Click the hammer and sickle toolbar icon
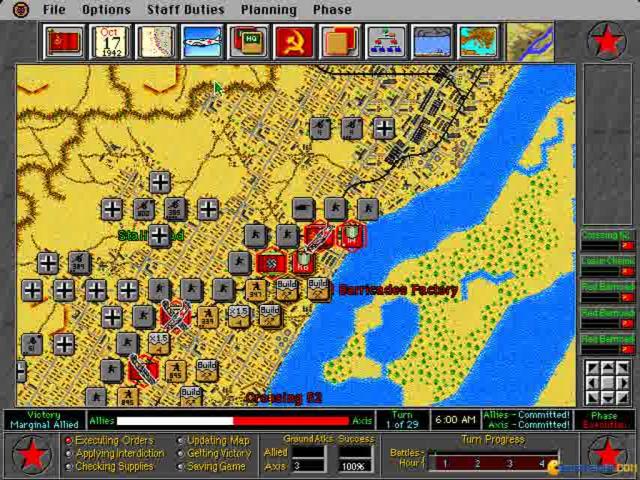Screen dimensions: 640x480 pyautogui.click(x=293, y=42)
